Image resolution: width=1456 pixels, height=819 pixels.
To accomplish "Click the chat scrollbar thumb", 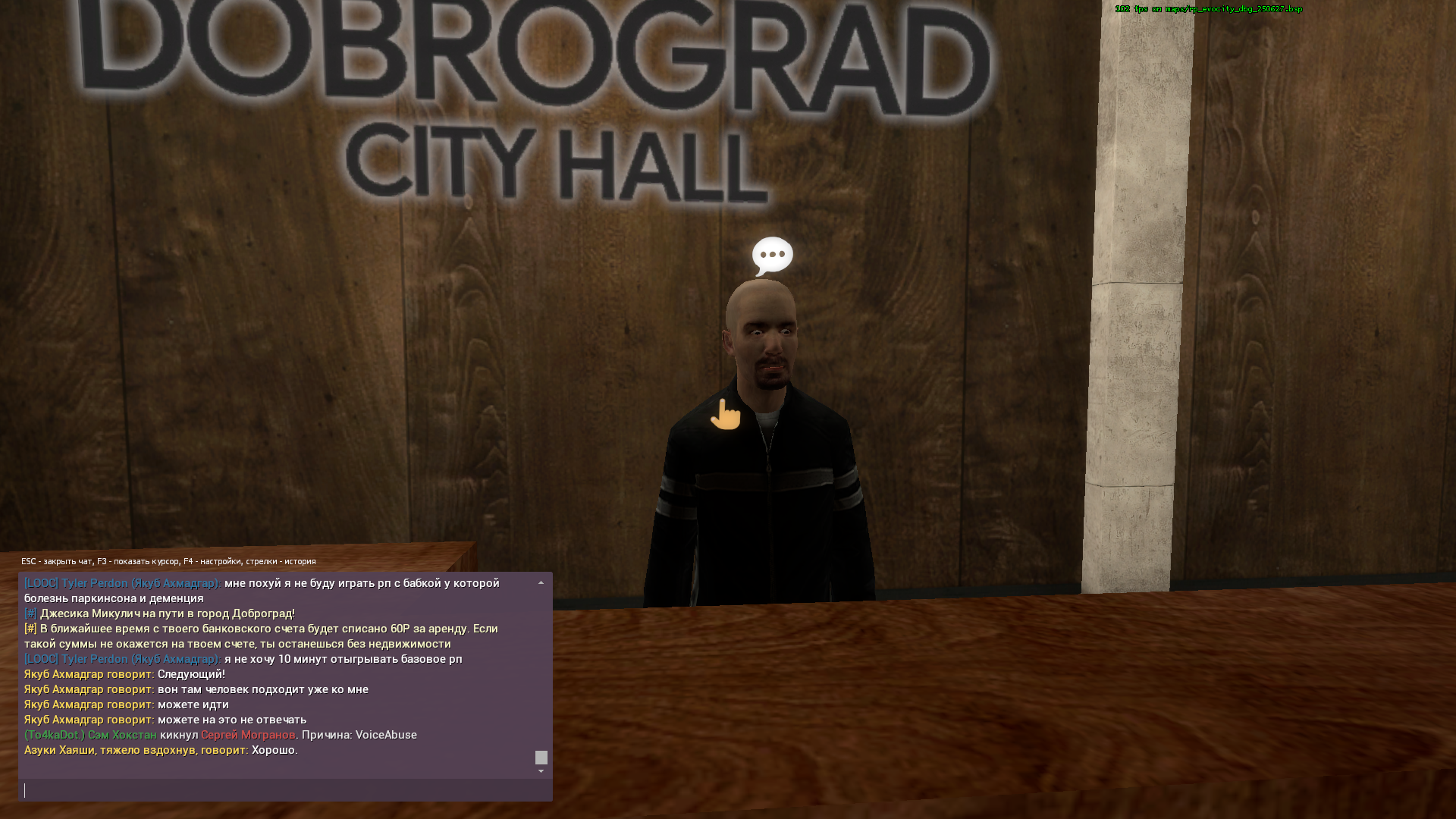I will [541, 757].
